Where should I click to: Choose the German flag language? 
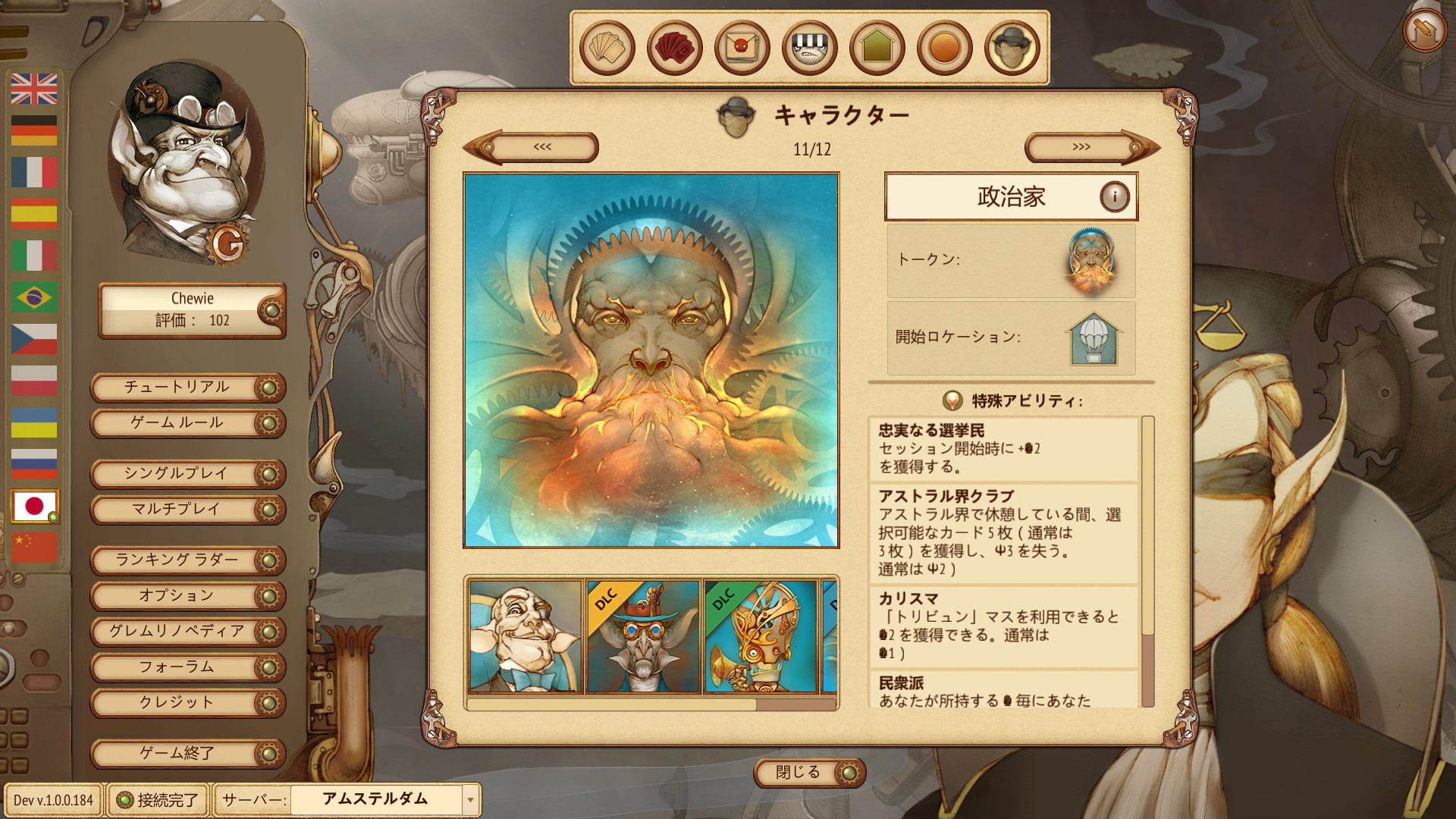click(33, 129)
